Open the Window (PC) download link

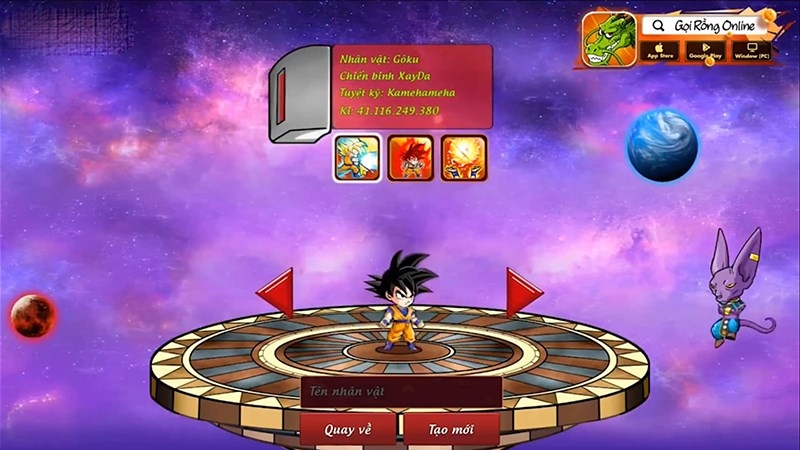click(x=751, y=50)
